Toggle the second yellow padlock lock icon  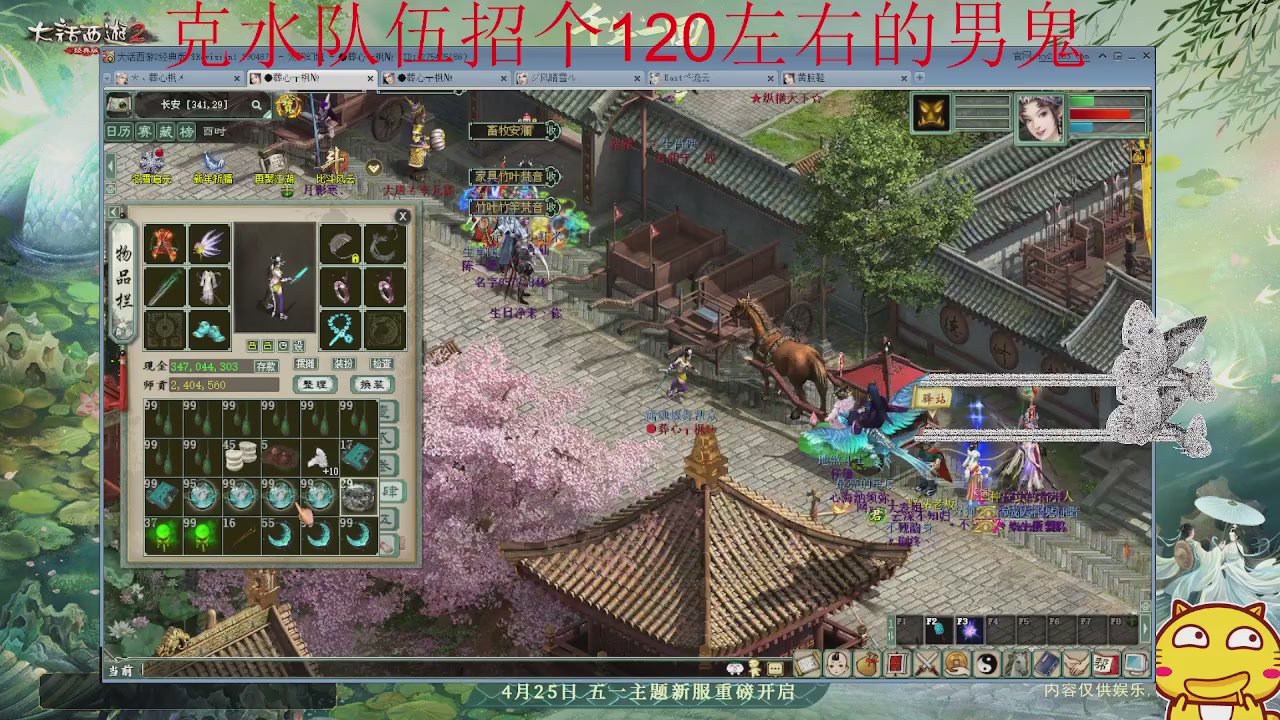[x=268, y=345]
